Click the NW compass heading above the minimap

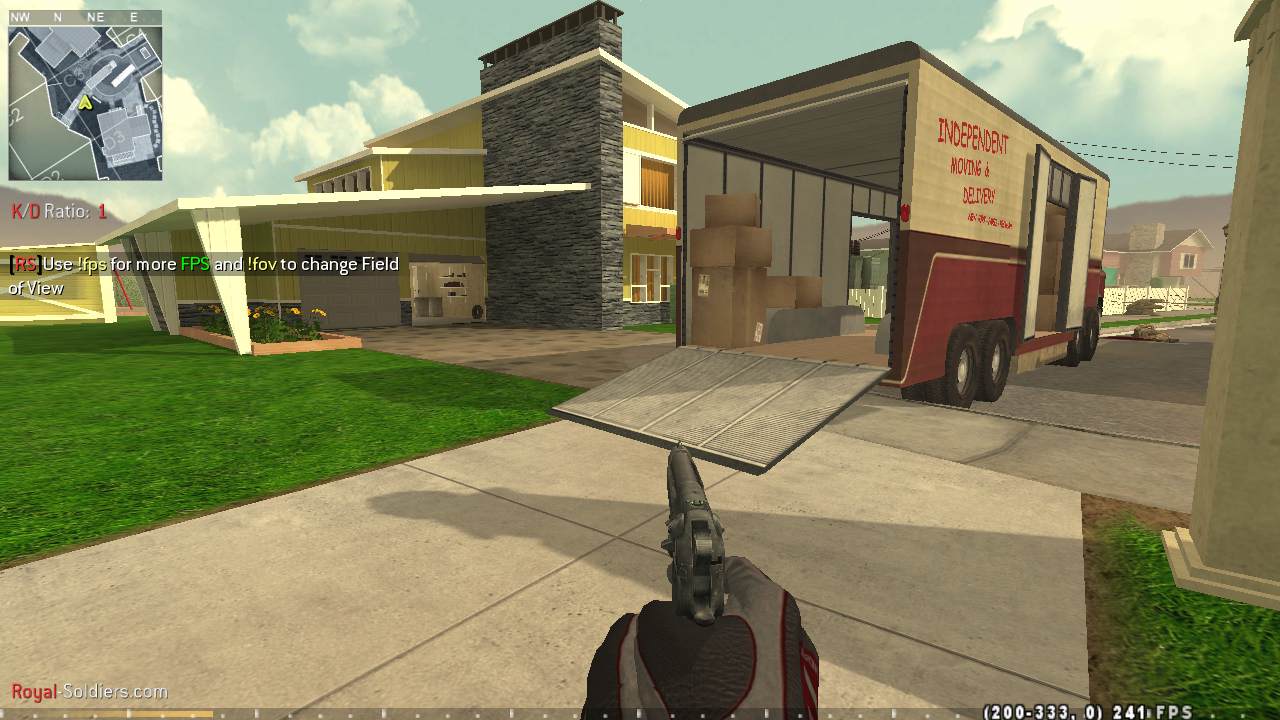pyautogui.click(x=19, y=16)
